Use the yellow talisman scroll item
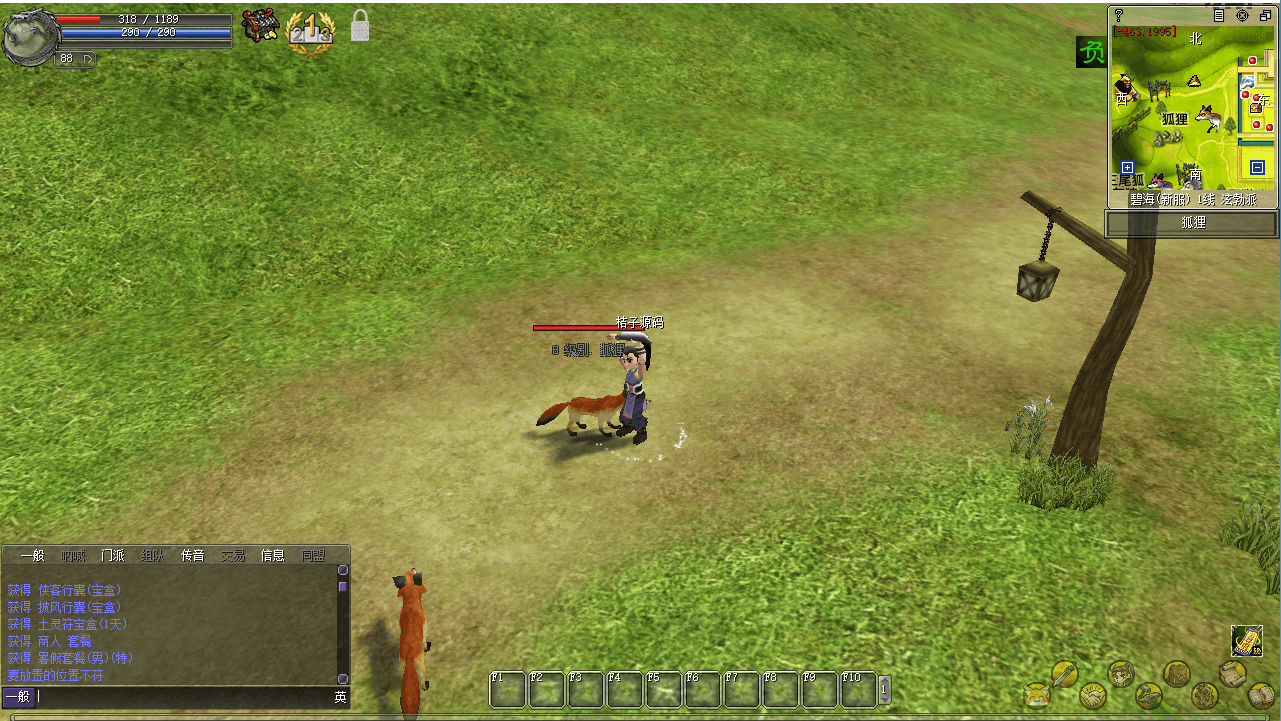The width and height of the screenshot is (1281, 721). (x=1246, y=640)
